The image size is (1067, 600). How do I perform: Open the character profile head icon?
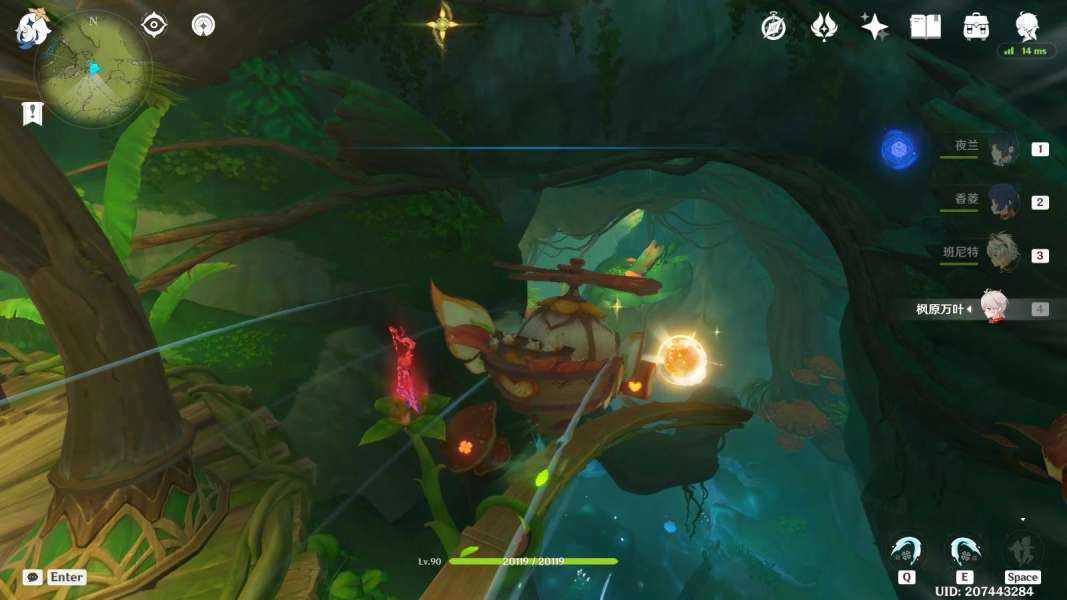coord(1027,26)
